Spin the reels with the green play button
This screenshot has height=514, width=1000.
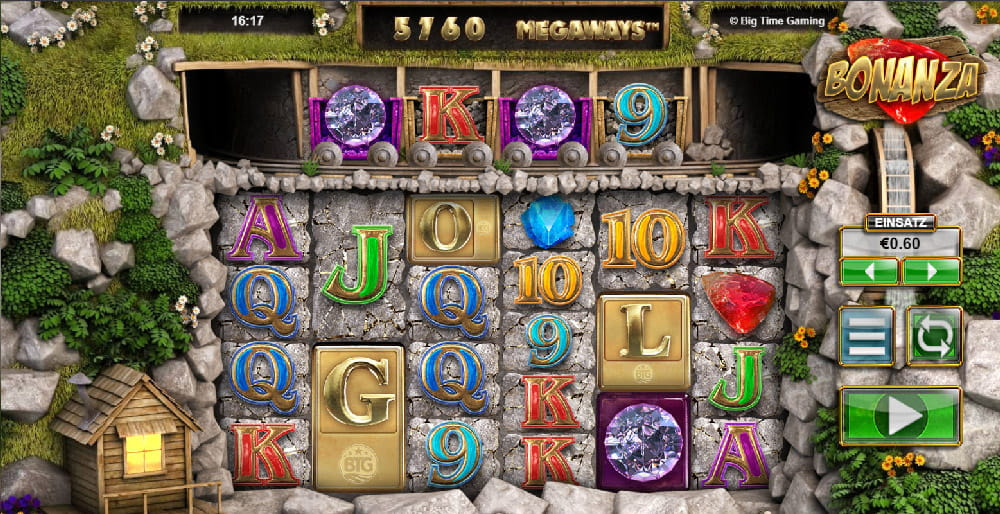pyautogui.click(x=900, y=416)
